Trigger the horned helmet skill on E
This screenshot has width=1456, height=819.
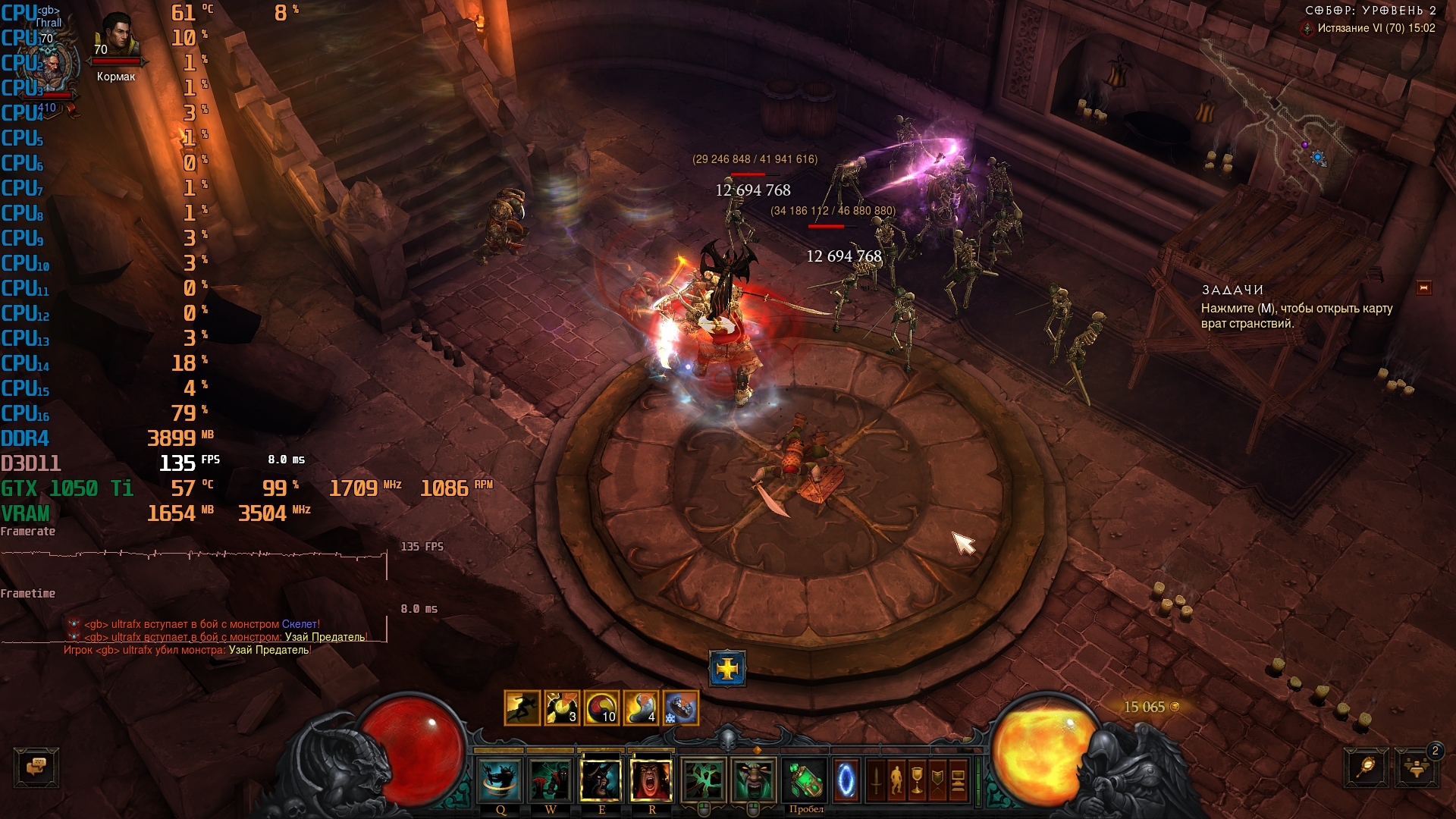601,780
